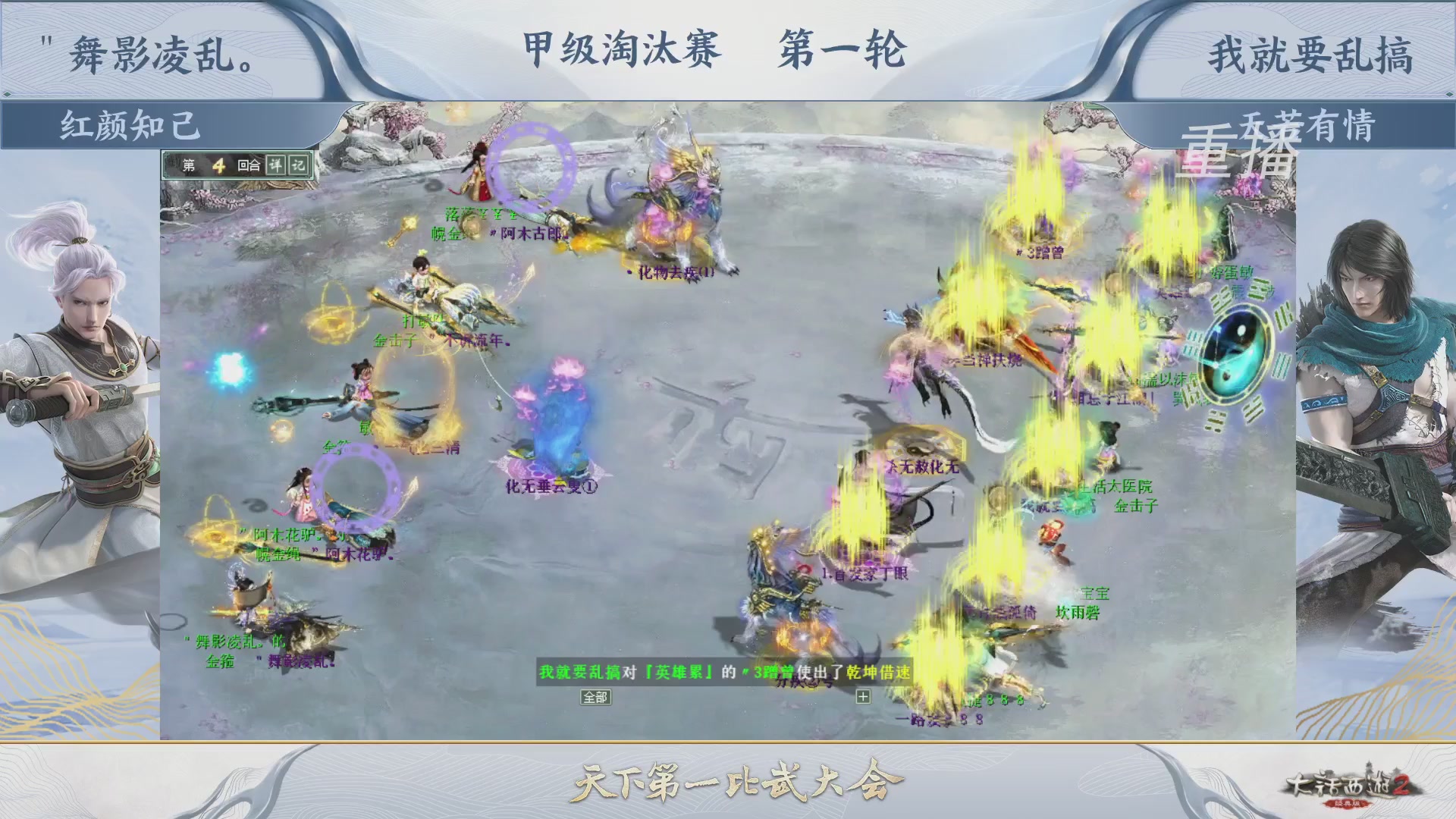Click the 记 record icon on round panel
The width and height of the screenshot is (1456, 819).
(x=298, y=166)
